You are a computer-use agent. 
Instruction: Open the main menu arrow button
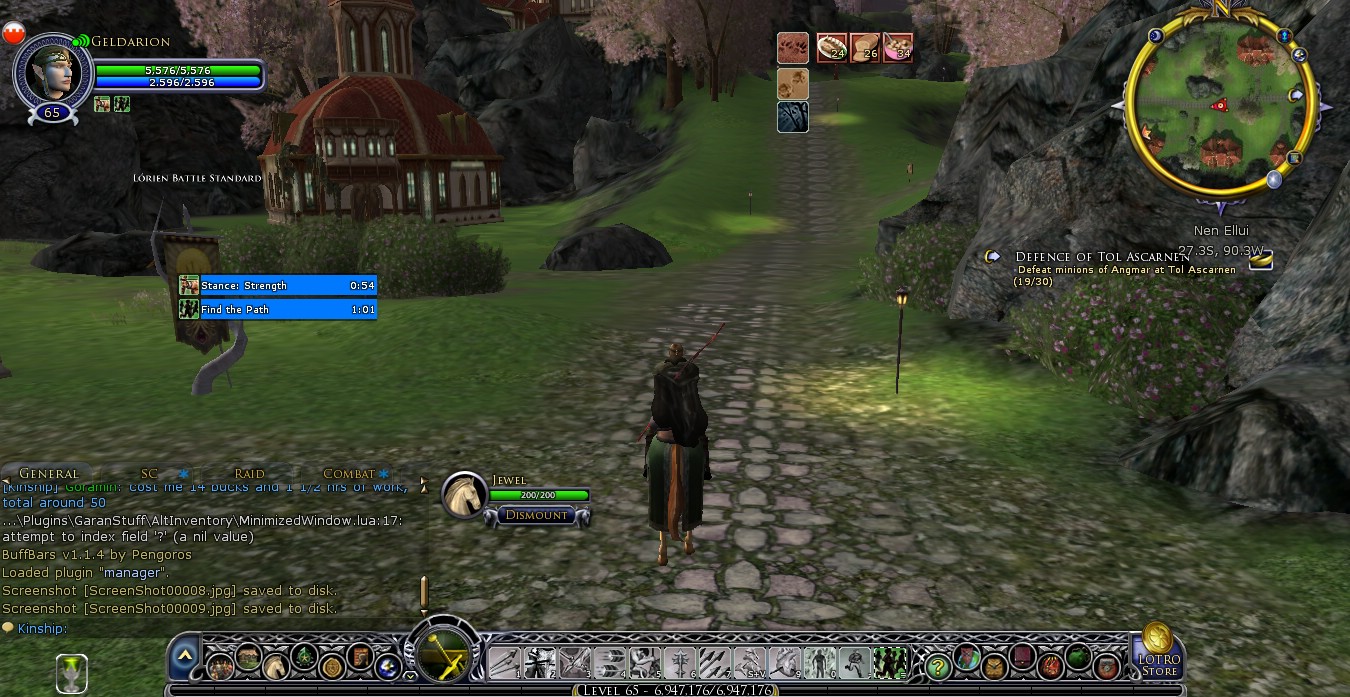(184, 657)
